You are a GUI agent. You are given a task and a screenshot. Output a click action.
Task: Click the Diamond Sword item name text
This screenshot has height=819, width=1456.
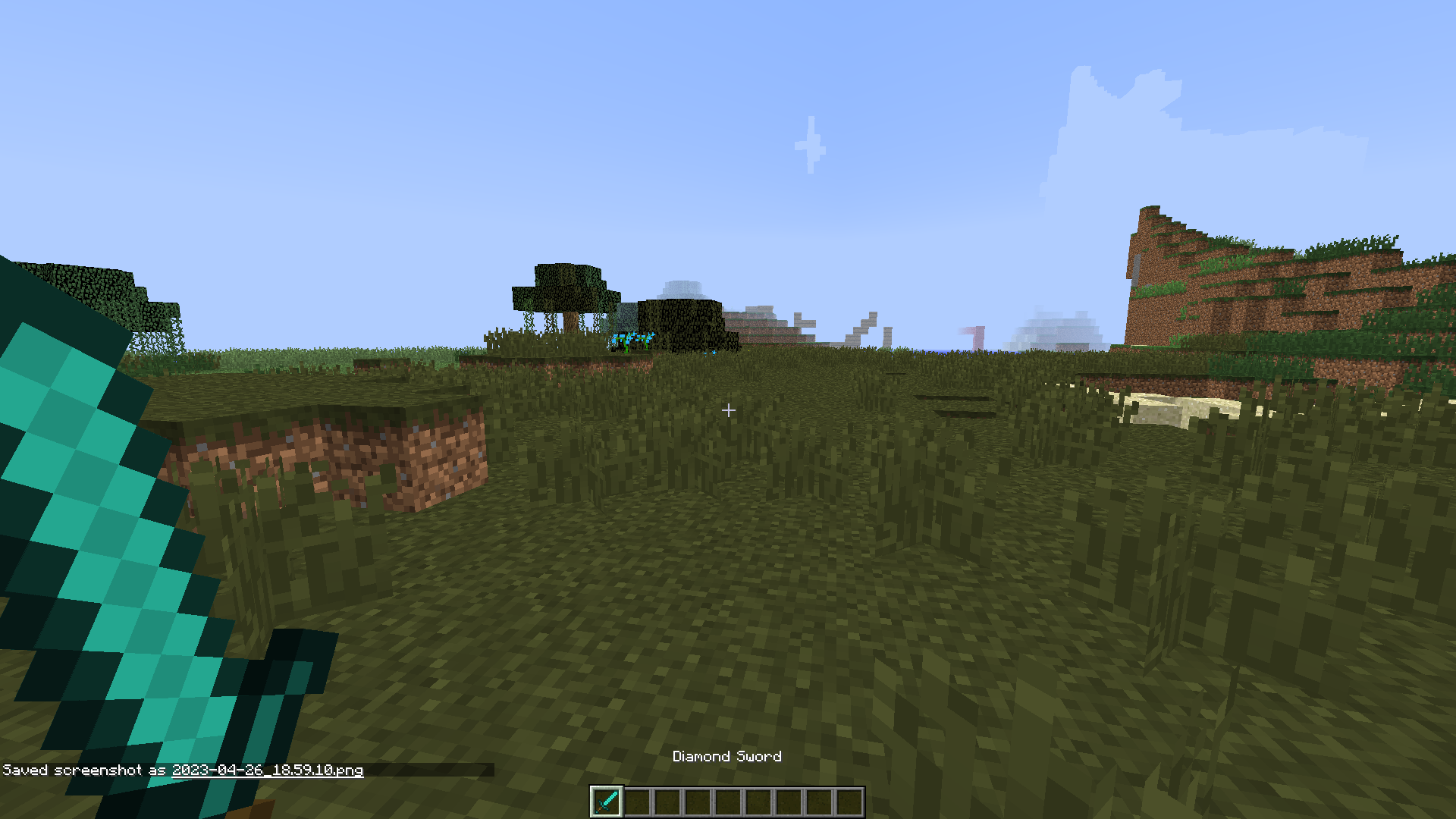click(x=727, y=756)
